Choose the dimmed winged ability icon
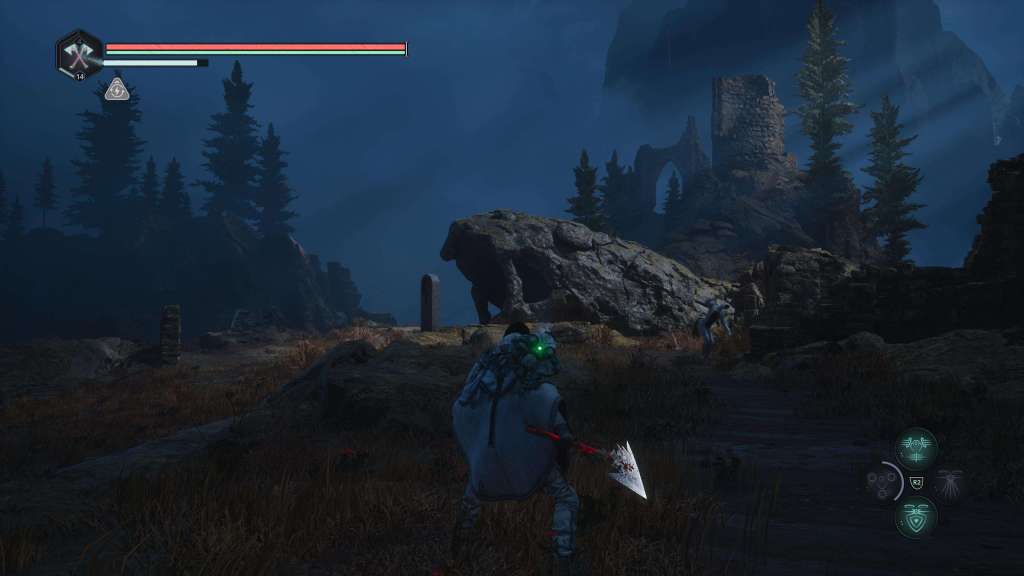Screen dimensions: 1024x576 (949, 483)
